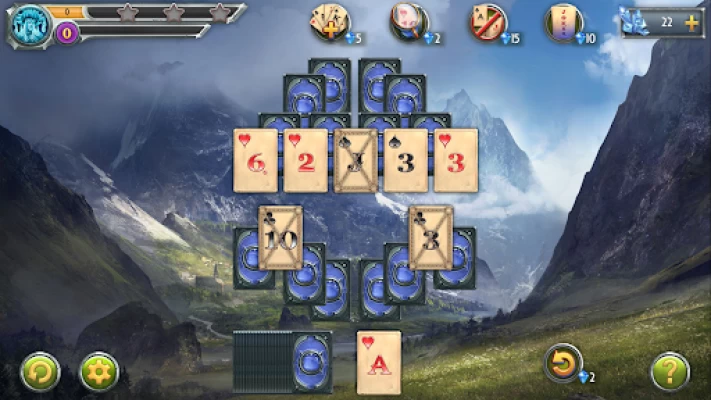Use the magnifying glass booster

point(408,20)
